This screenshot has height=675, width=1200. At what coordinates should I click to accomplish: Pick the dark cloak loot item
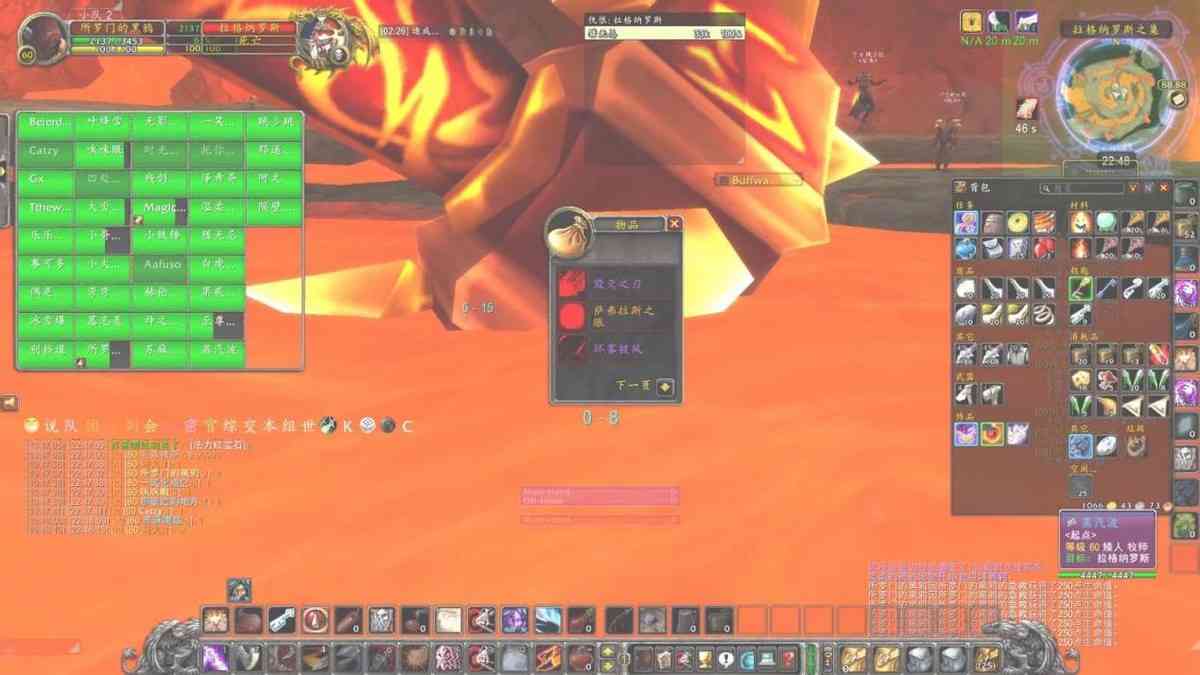pyautogui.click(x=572, y=350)
